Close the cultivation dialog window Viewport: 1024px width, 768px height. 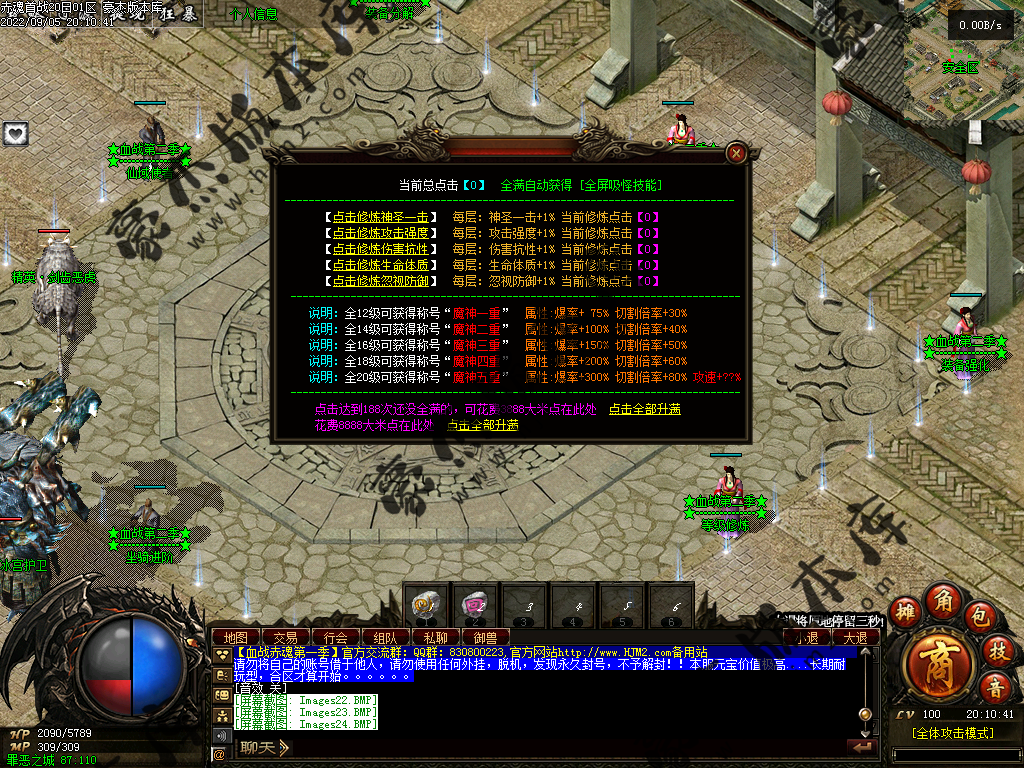(737, 153)
